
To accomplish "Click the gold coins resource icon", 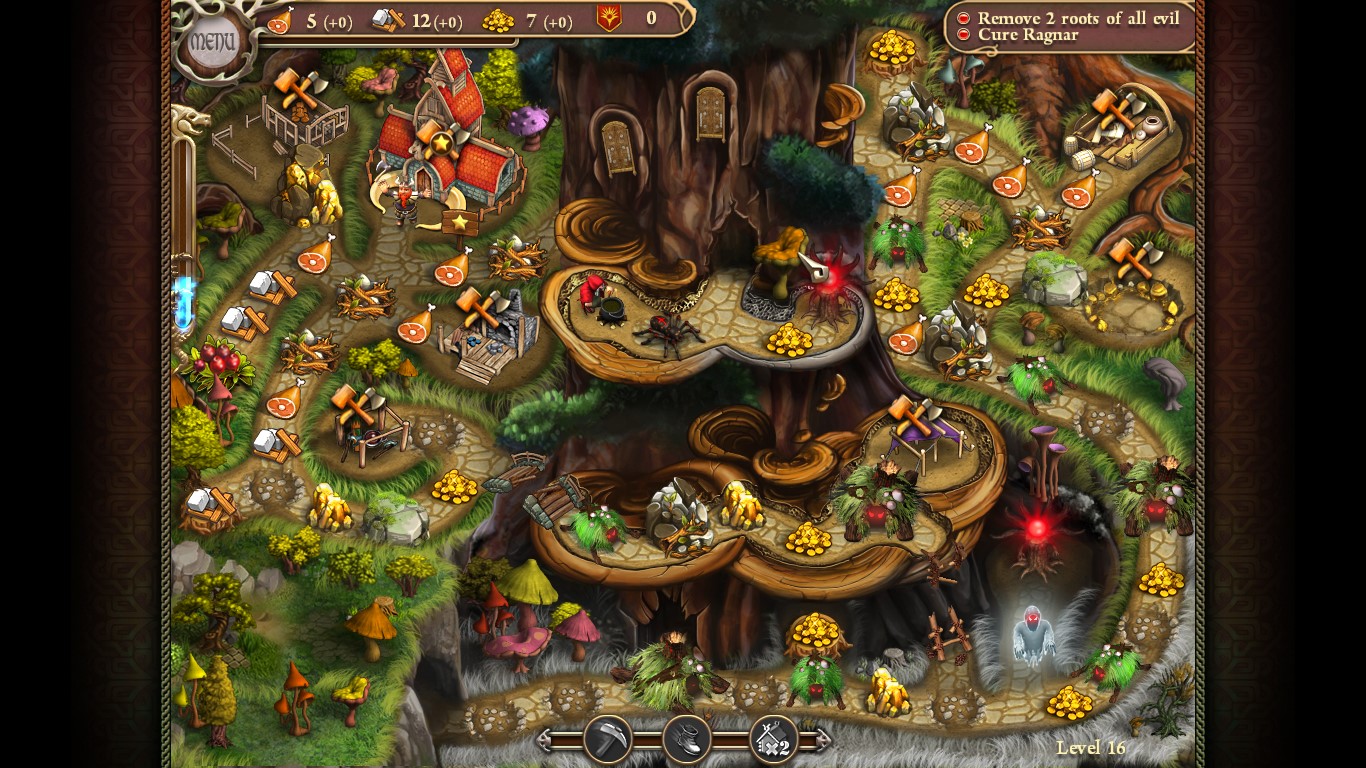I will (500, 18).
